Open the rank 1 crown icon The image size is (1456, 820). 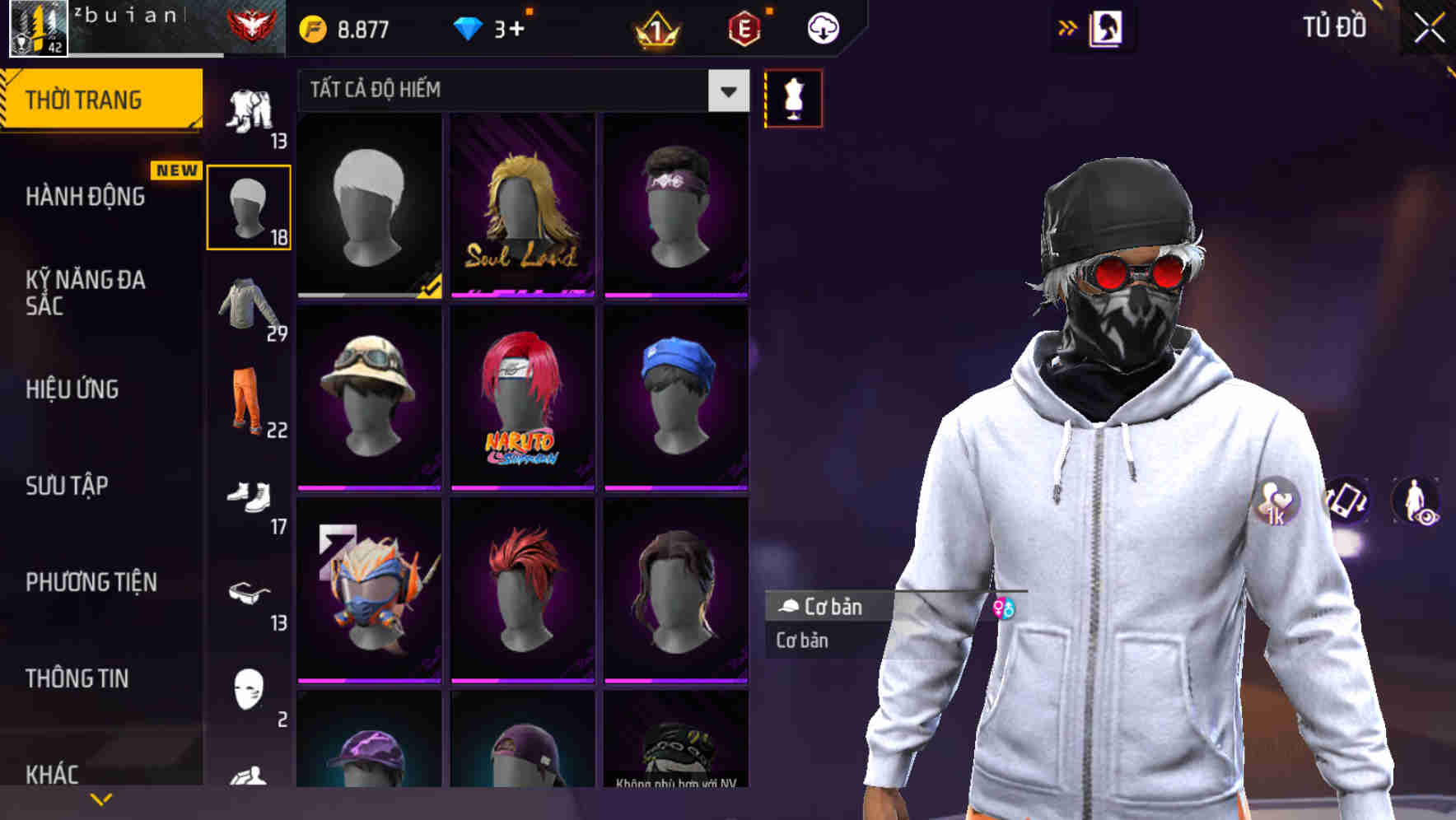click(x=655, y=27)
